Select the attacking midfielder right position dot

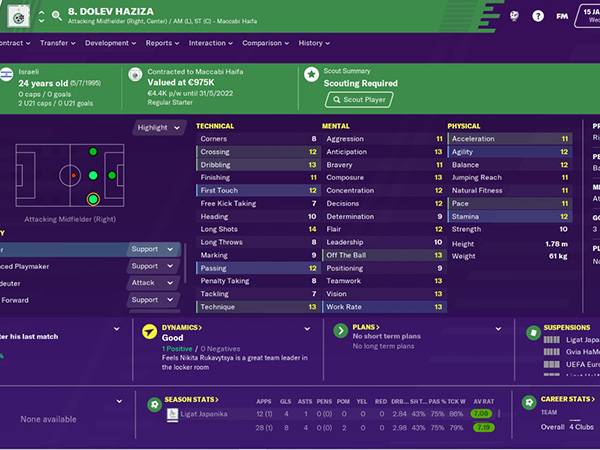[93, 198]
